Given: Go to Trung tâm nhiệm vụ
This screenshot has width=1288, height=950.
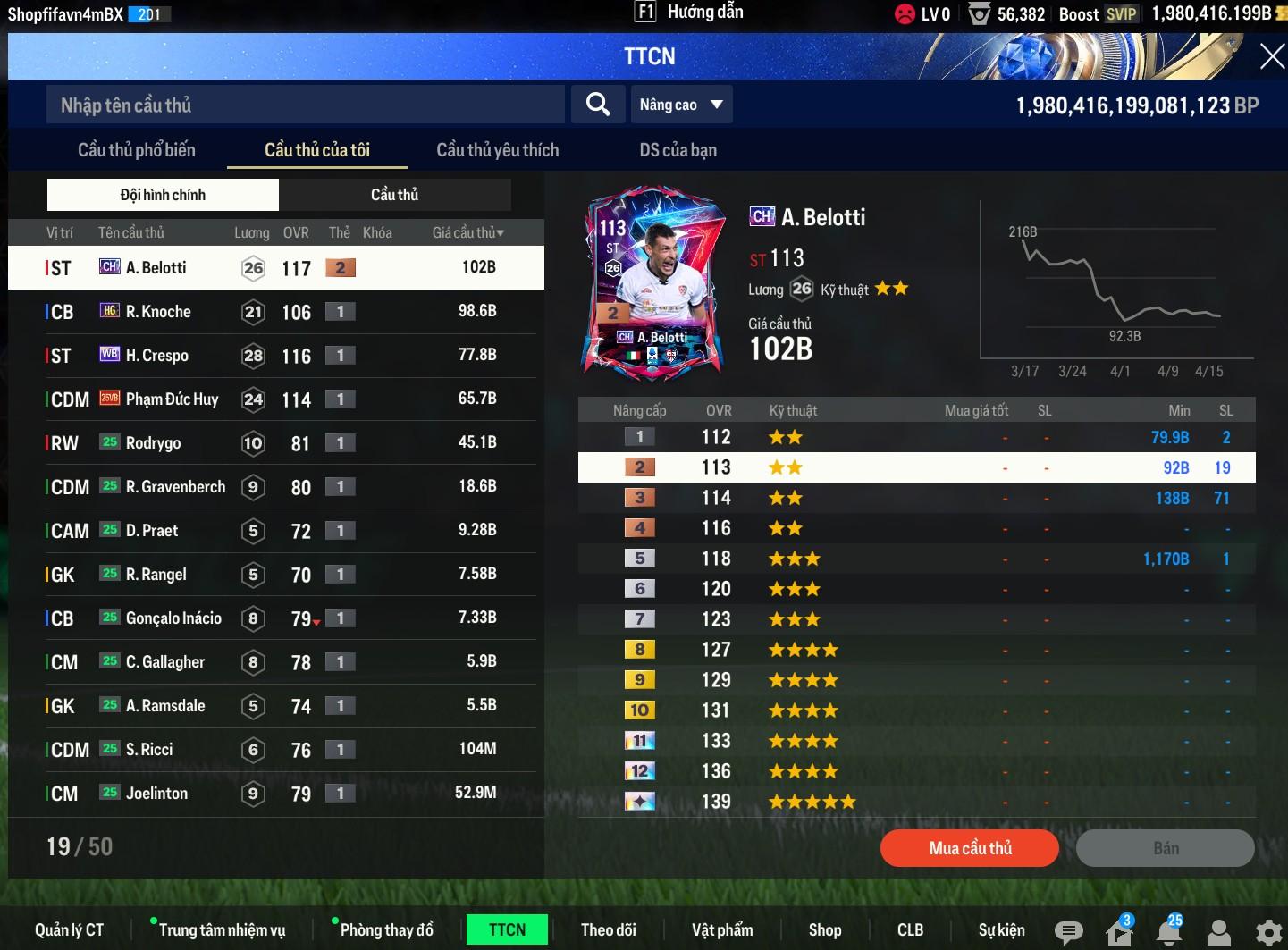Looking at the screenshot, I should tap(222, 930).
